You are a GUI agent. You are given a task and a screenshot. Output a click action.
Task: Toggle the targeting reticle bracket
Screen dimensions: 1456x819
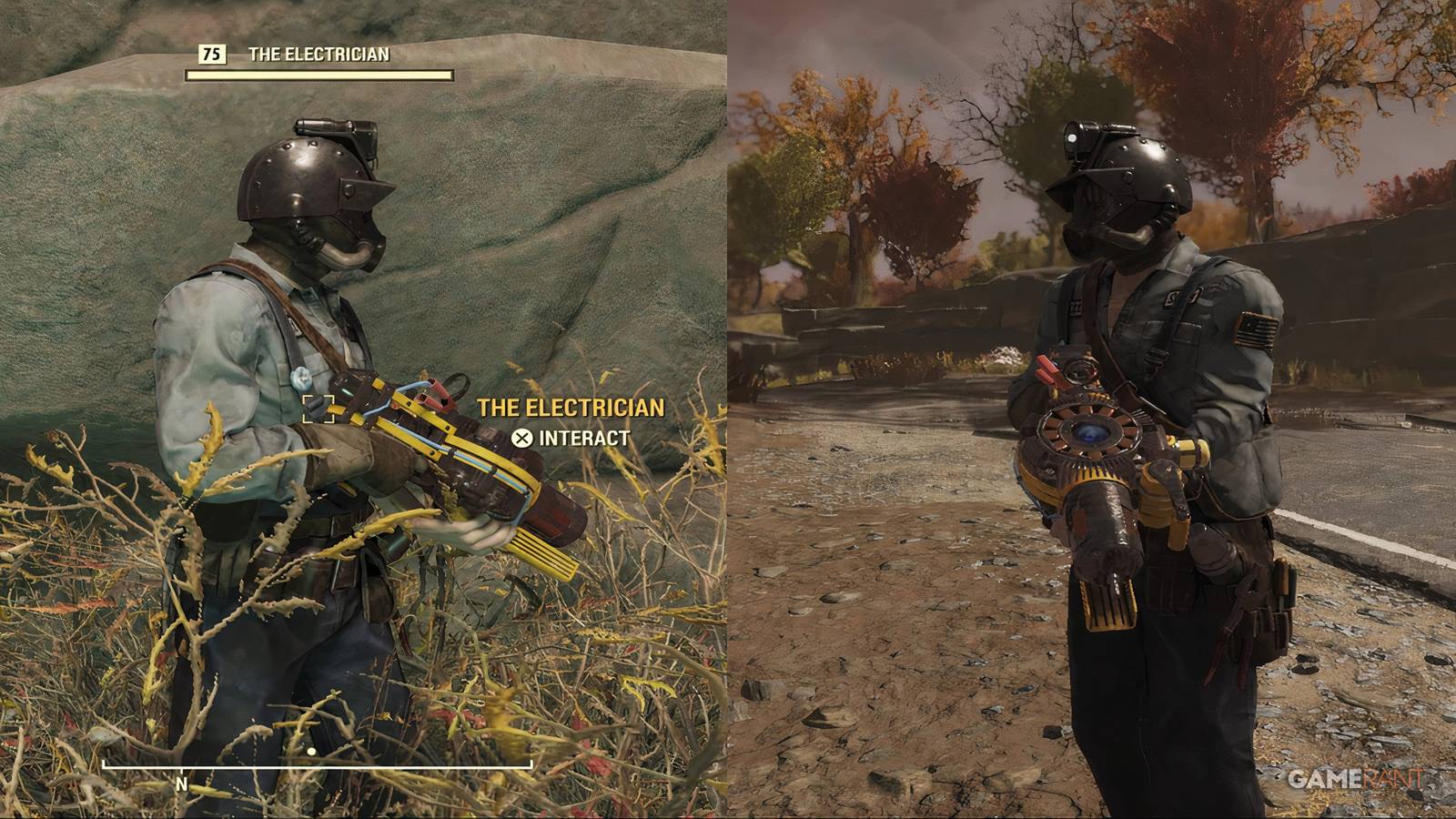[x=318, y=409]
